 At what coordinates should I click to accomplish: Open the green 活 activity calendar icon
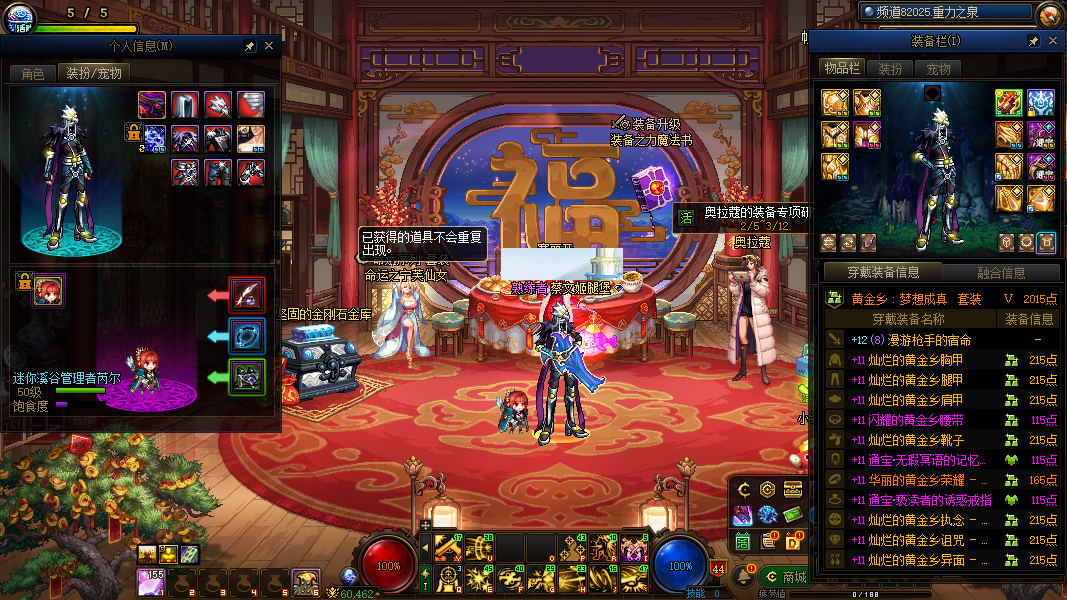[x=743, y=541]
